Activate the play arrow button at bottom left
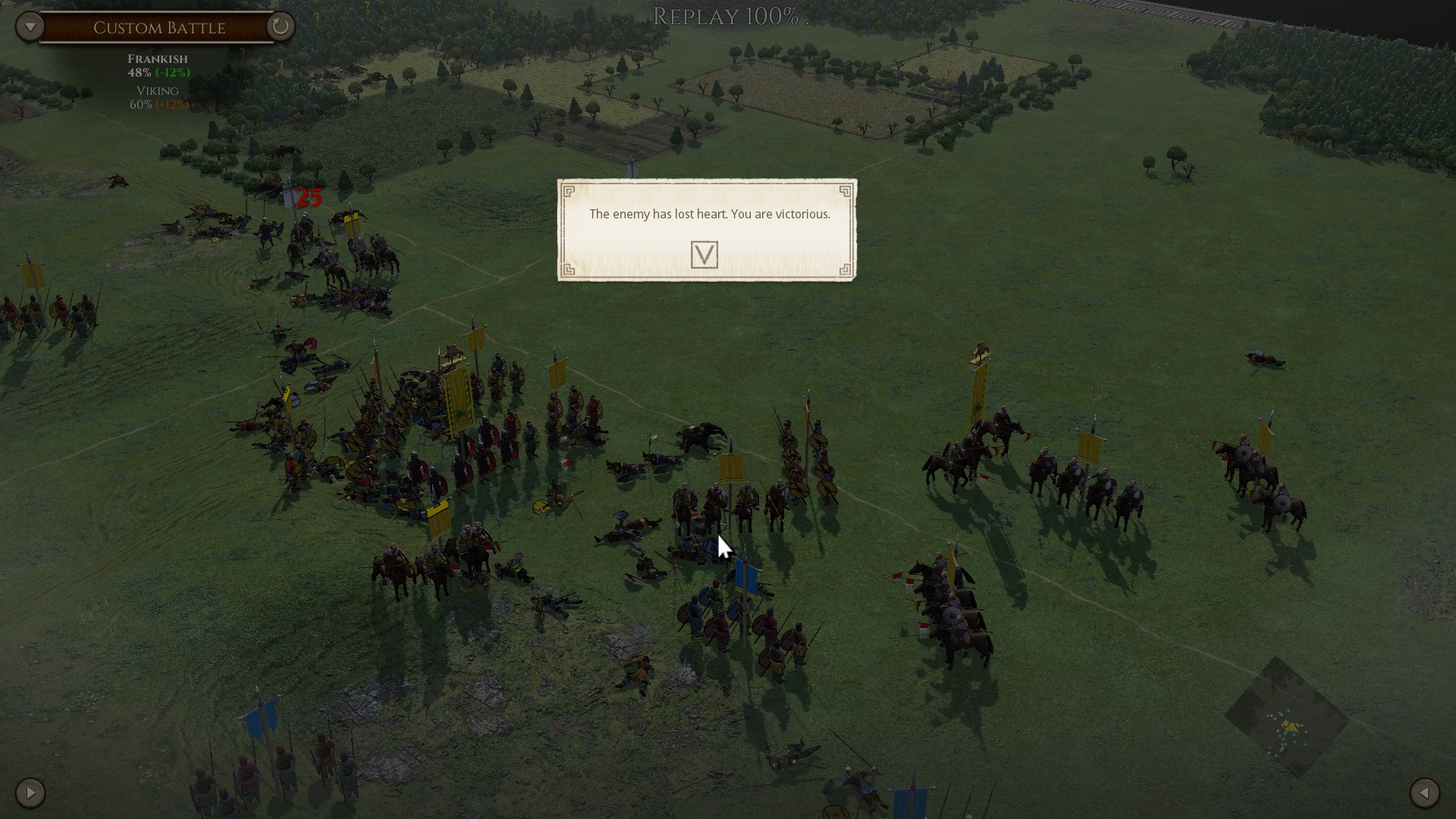 pyautogui.click(x=30, y=793)
